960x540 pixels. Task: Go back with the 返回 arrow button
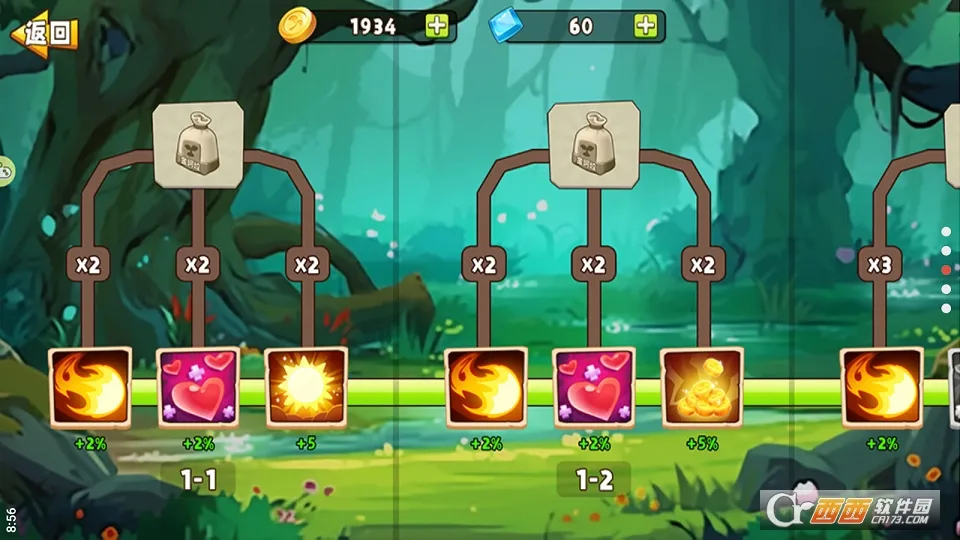[x=44, y=33]
